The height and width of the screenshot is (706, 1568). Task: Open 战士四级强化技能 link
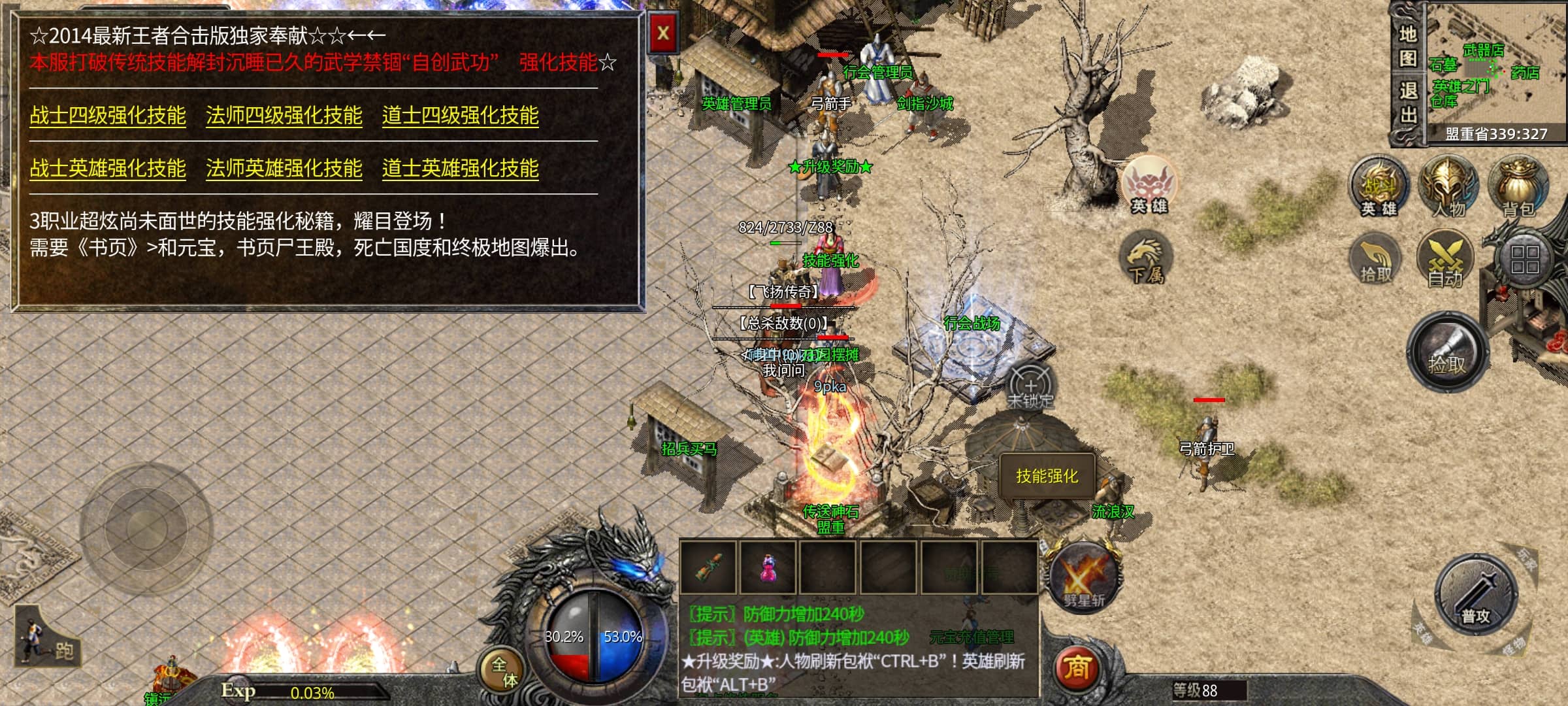108,116
